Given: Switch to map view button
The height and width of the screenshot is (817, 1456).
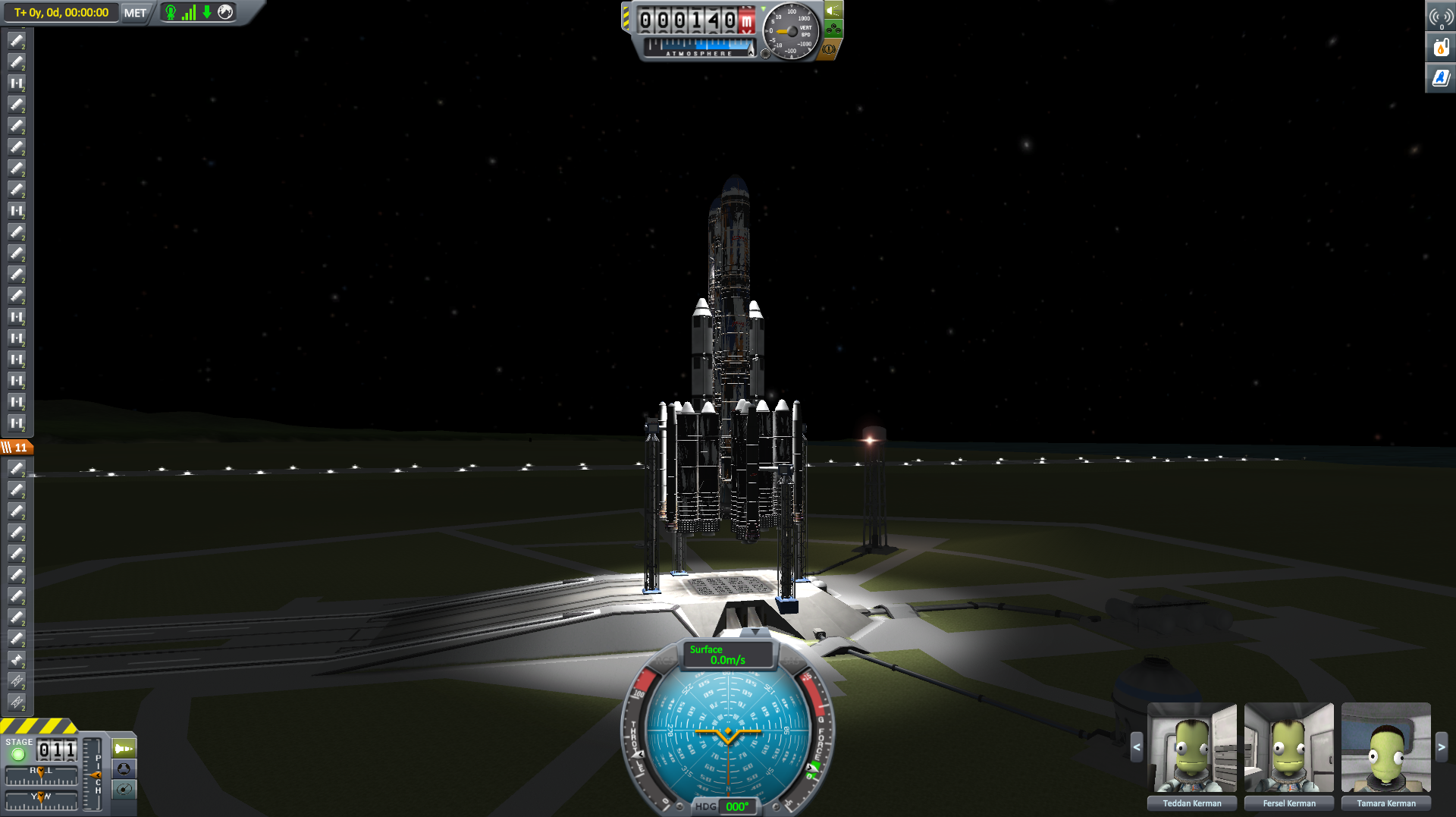Looking at the screenshot, I should (x=124, y=789).
